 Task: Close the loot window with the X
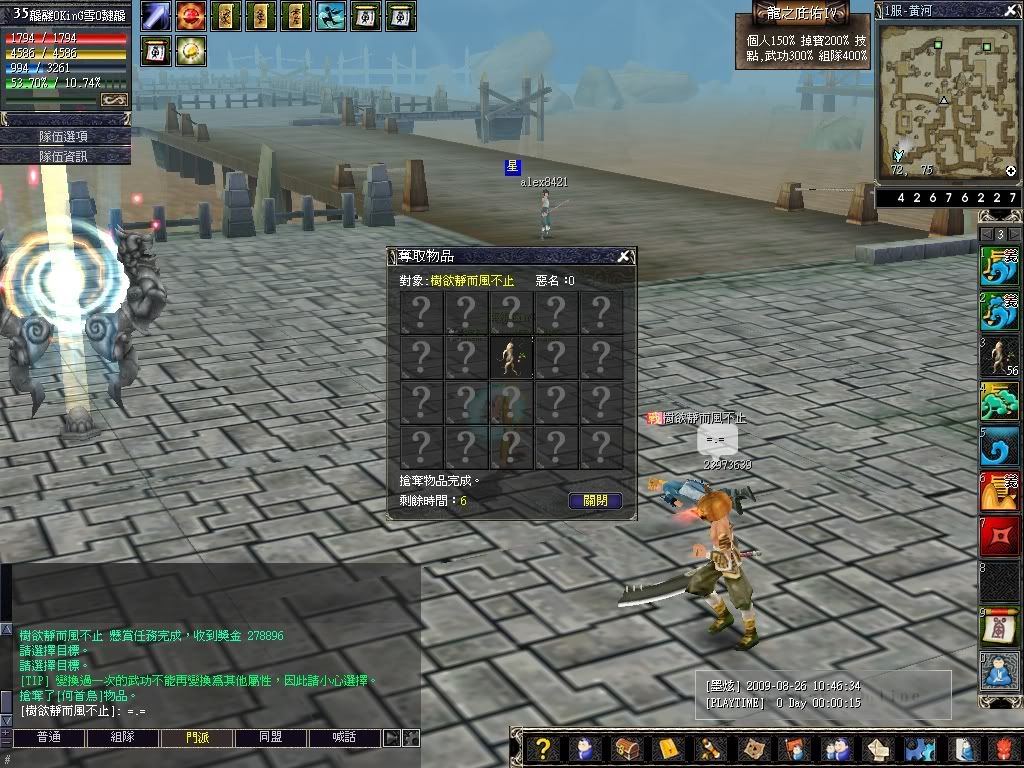(x=624, y=257)
